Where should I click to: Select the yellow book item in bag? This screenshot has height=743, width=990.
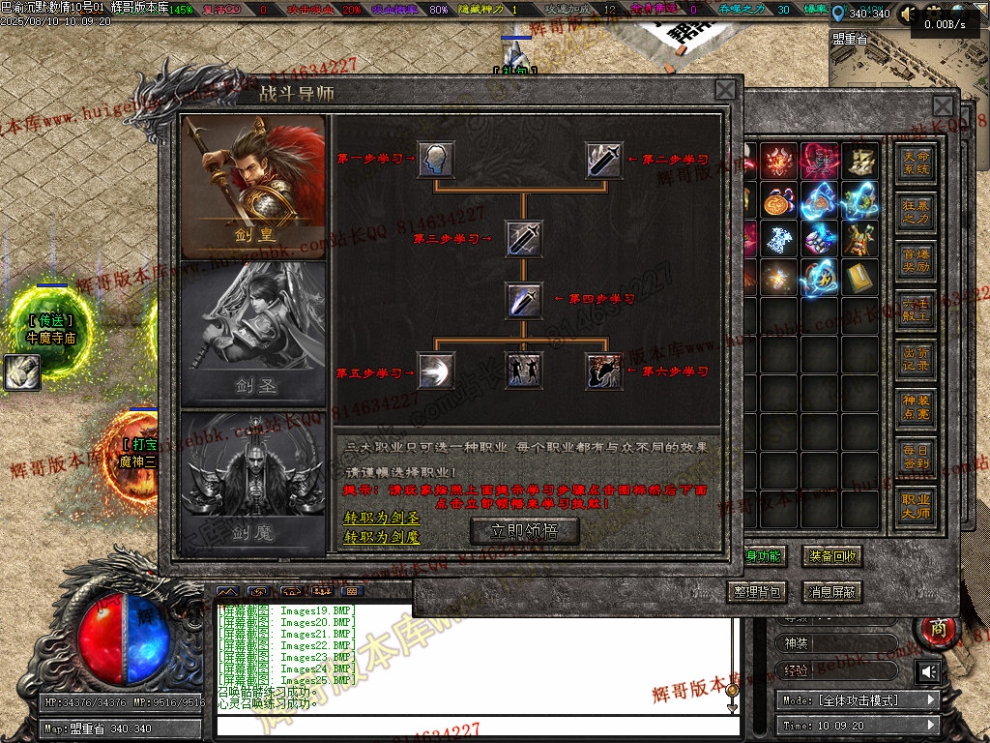click(x=860, y=277)
